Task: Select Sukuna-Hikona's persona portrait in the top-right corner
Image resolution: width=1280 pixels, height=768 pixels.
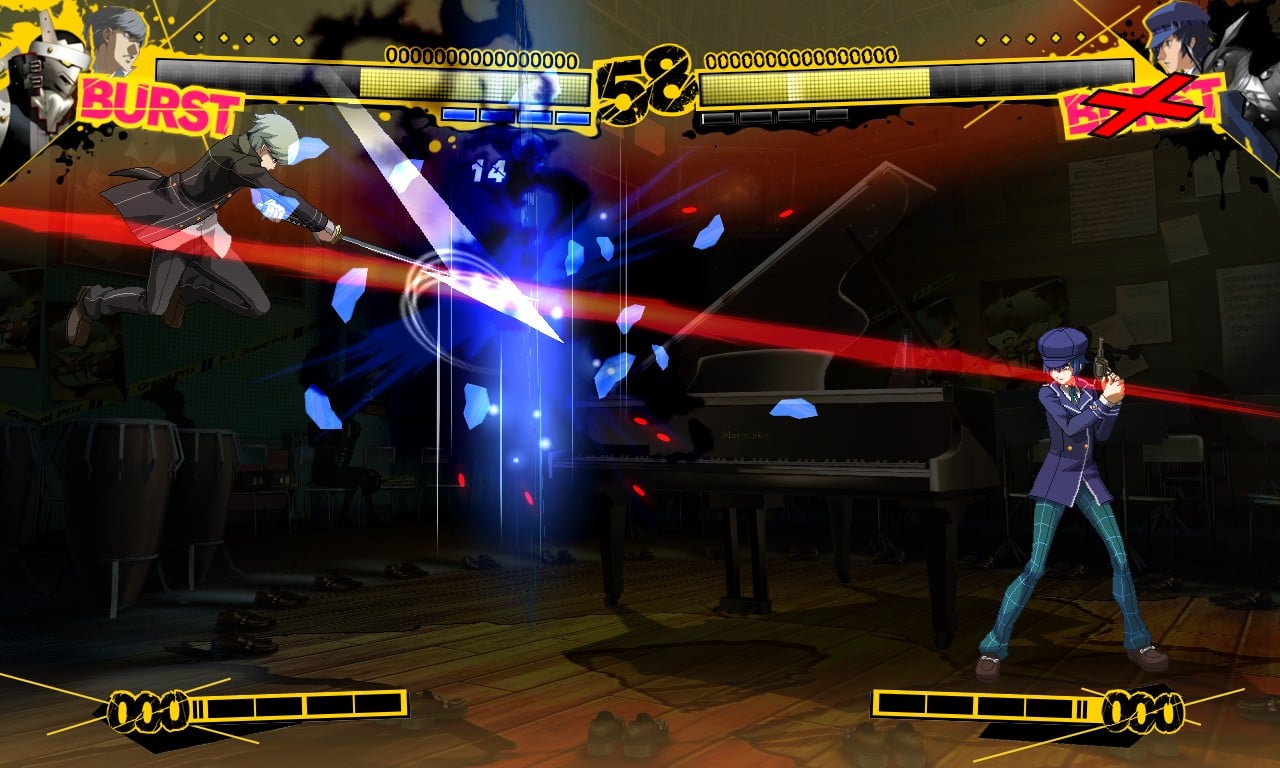Action: tap(1240, 60)
